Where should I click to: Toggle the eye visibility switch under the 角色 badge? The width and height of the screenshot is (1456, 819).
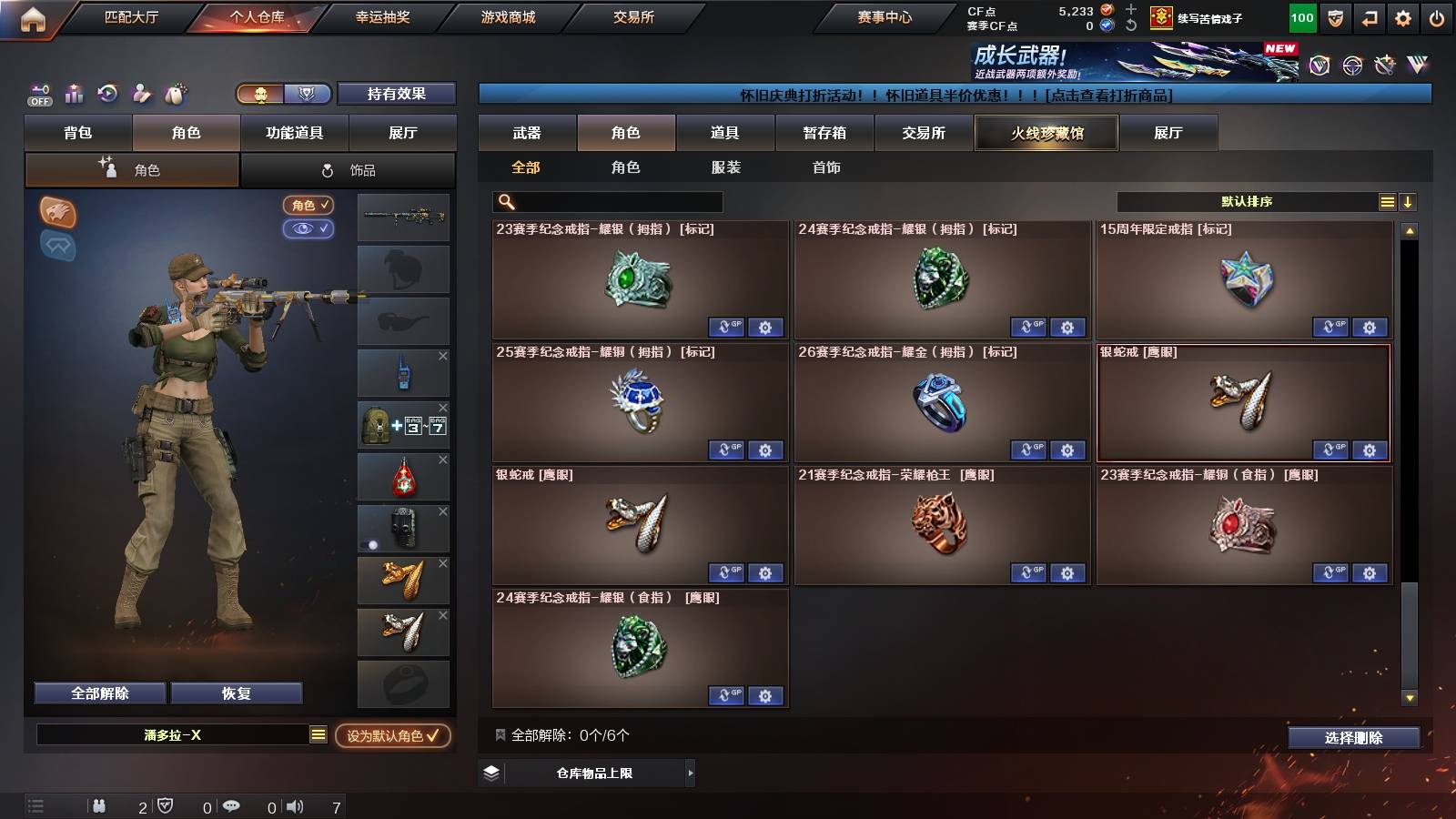point(308,229)
